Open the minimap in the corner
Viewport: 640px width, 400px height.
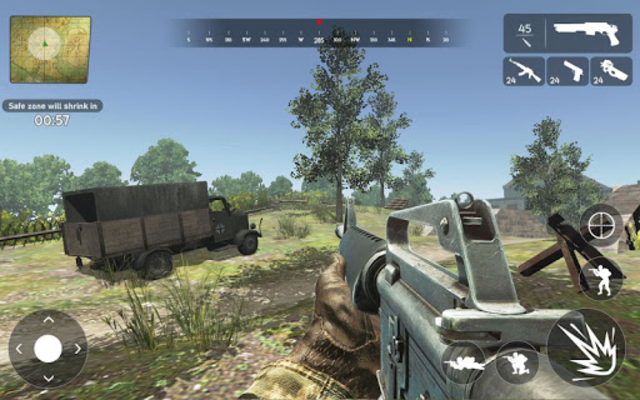pos(50,48)
